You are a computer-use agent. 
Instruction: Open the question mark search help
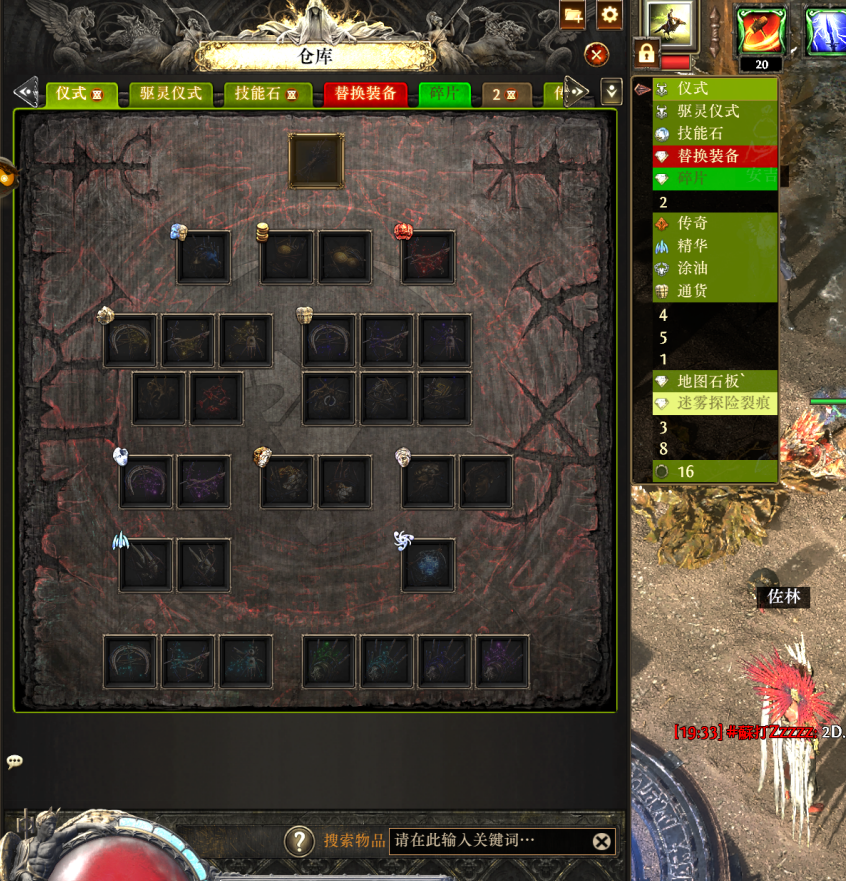[299, 841]
